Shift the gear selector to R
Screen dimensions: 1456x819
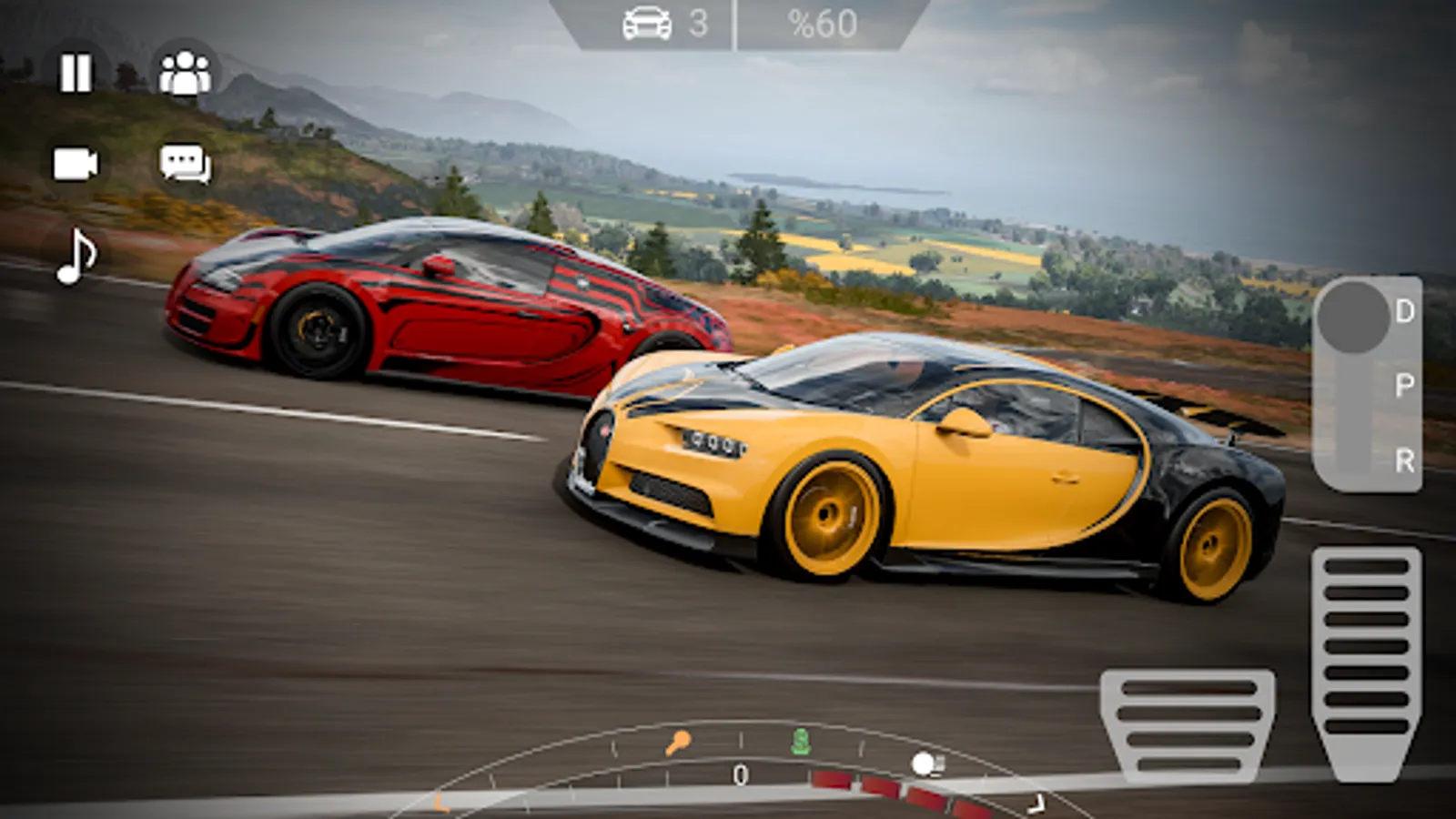1404,460
